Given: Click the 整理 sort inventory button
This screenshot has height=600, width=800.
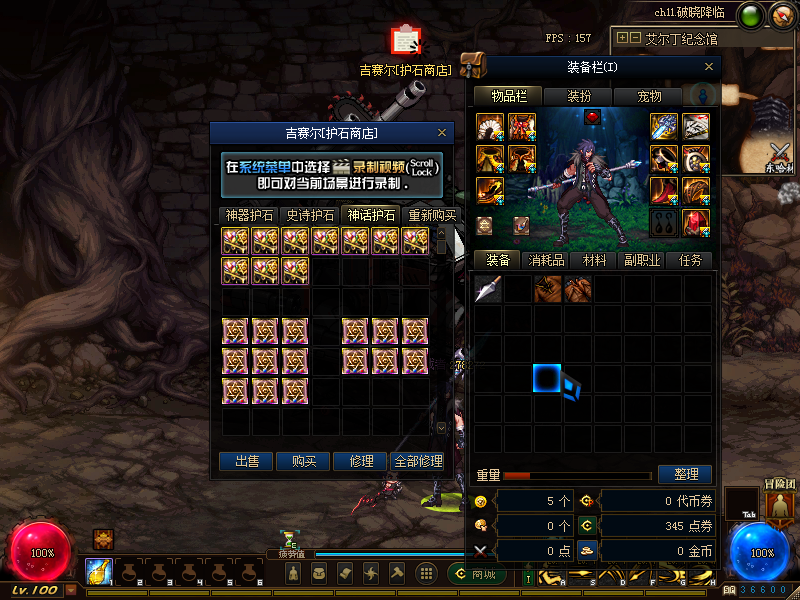Looking at the screenshot, I should (685, 475).
